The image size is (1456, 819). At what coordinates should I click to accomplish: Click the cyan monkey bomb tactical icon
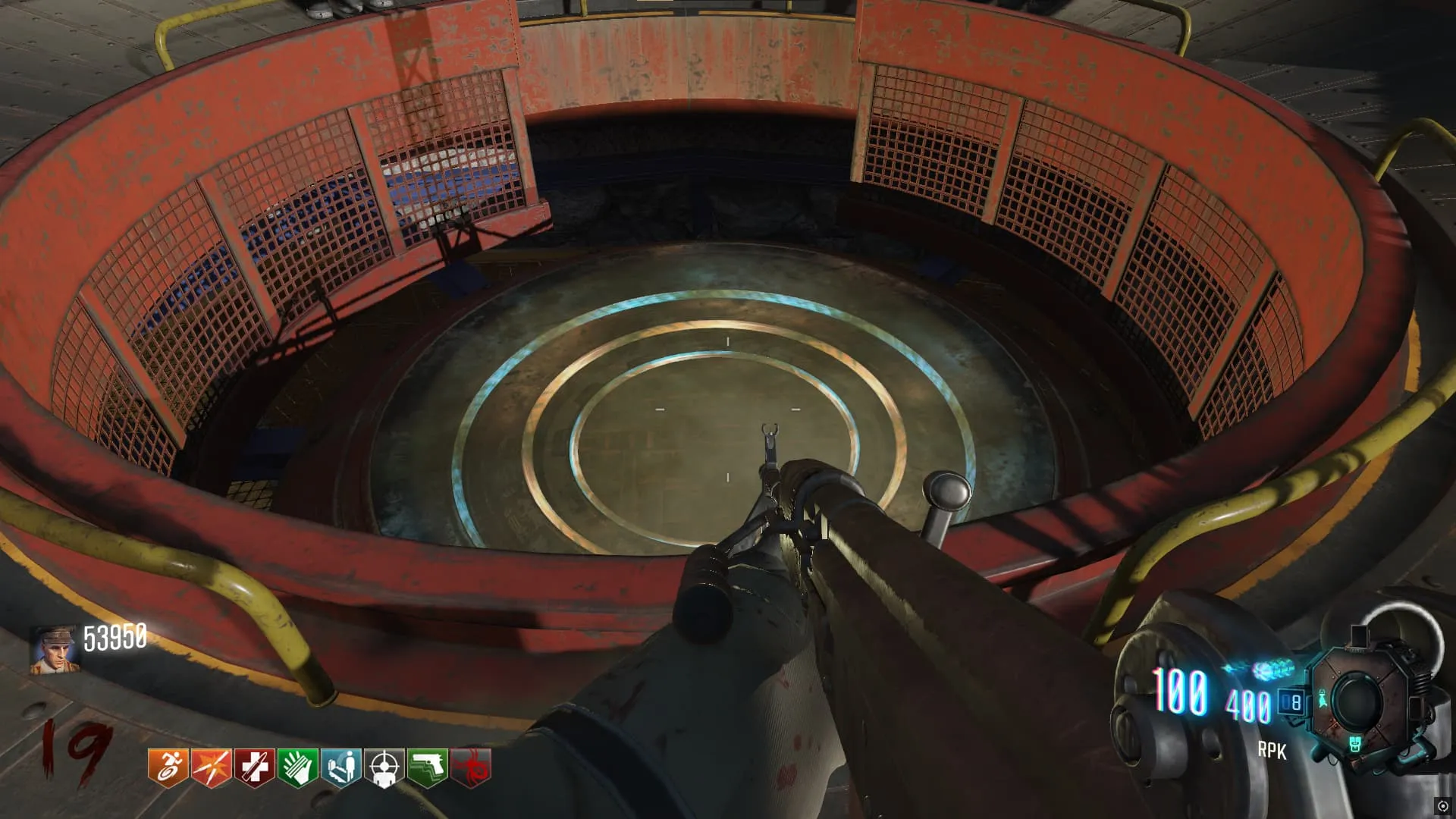click(x=1323, y=698)
